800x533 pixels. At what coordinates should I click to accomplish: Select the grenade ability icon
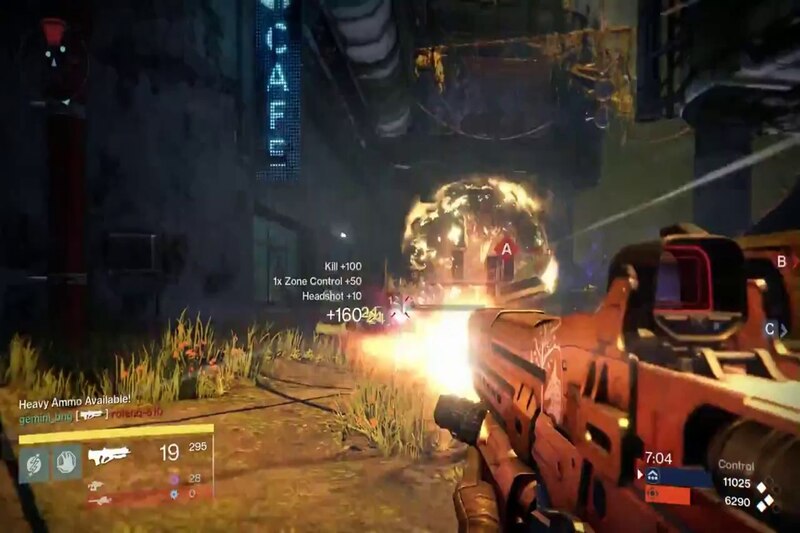[34, 461]
